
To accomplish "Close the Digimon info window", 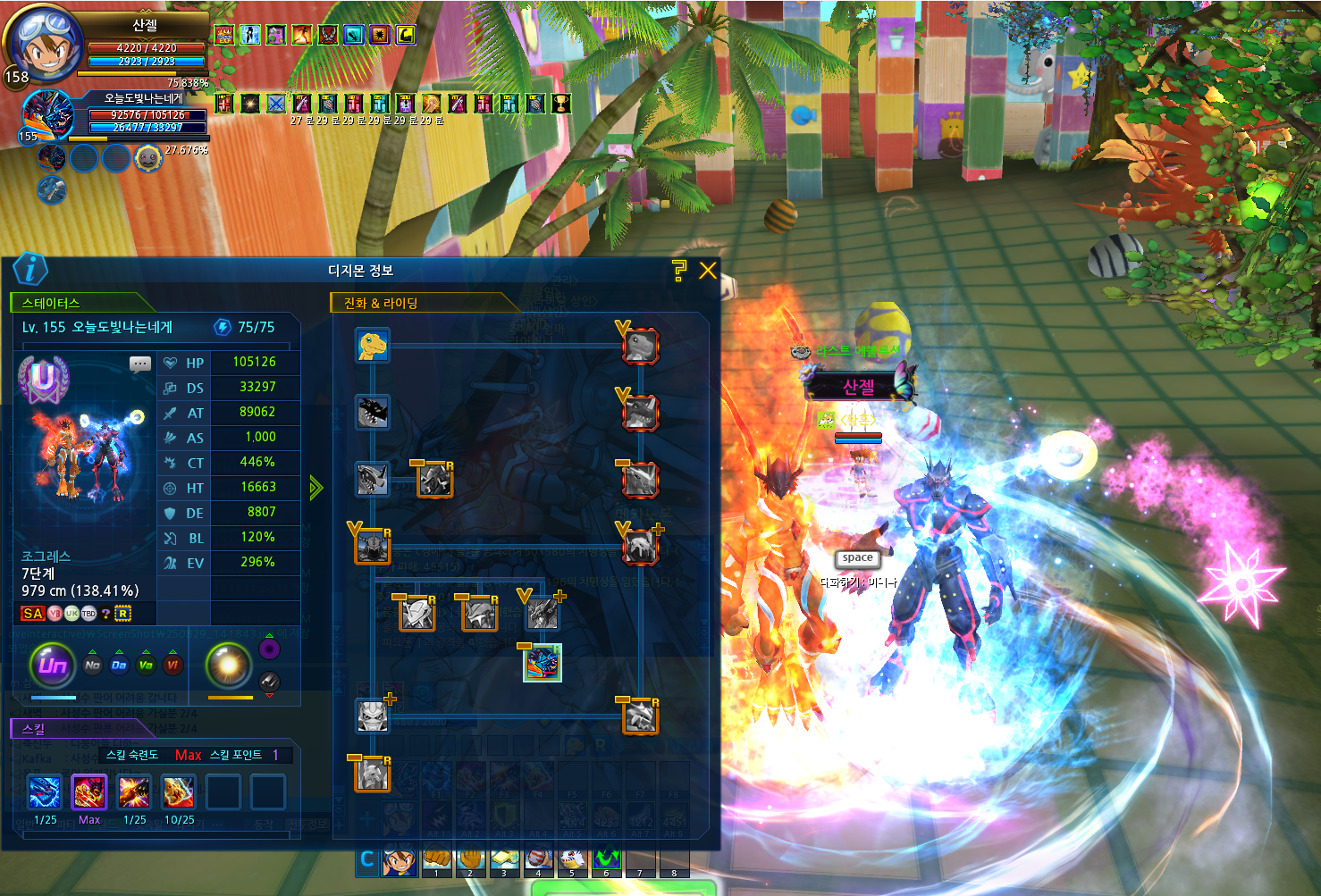I will [x=708, y=271].
